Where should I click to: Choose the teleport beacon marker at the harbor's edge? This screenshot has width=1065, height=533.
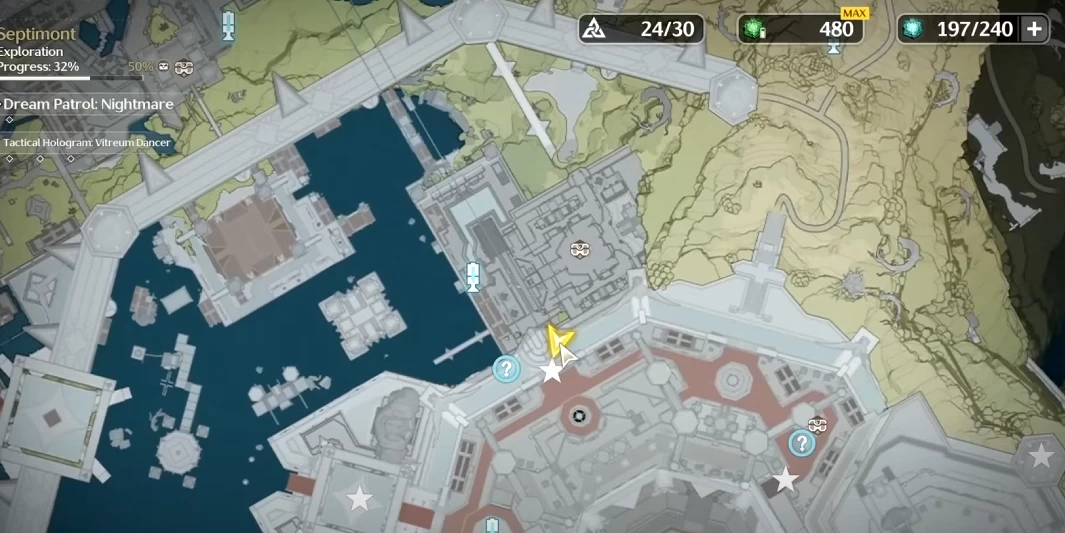pyautogui.click(x=474, y=275)
